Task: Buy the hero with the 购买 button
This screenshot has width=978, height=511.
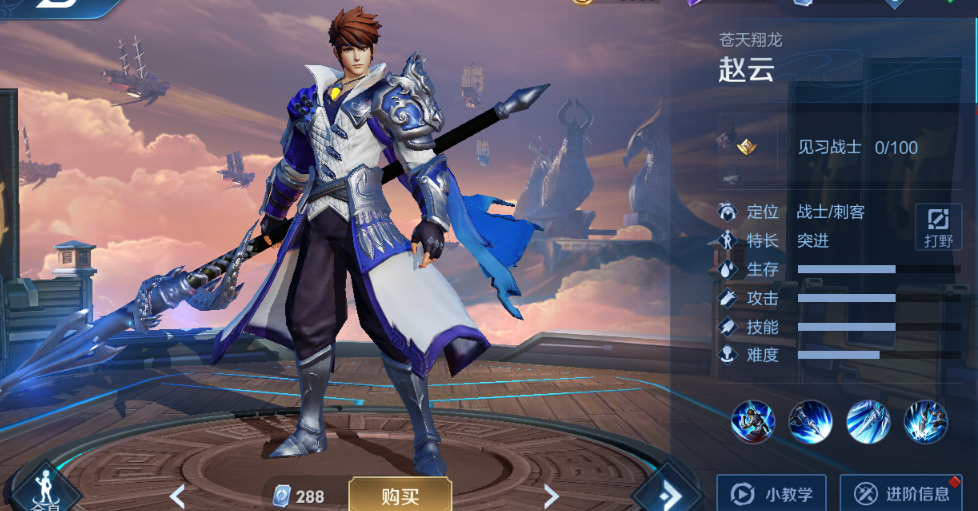Action: point(400,495)
